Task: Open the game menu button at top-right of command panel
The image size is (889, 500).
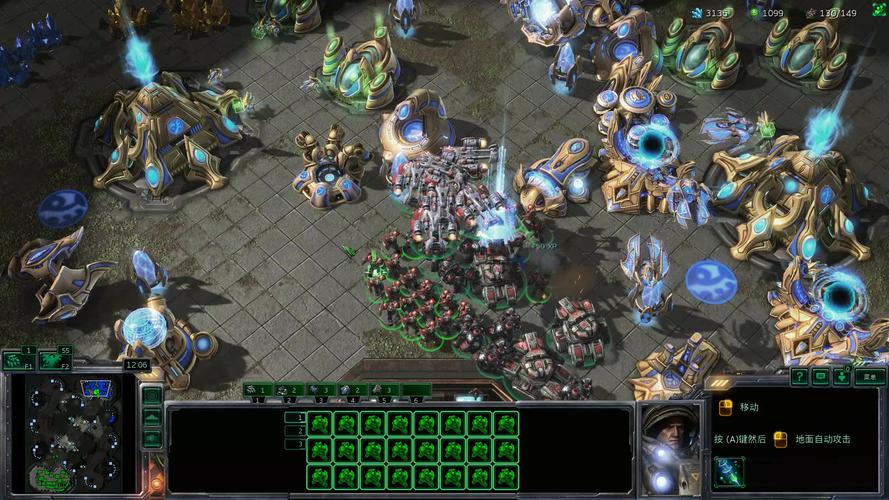Action: click(870, 377)
